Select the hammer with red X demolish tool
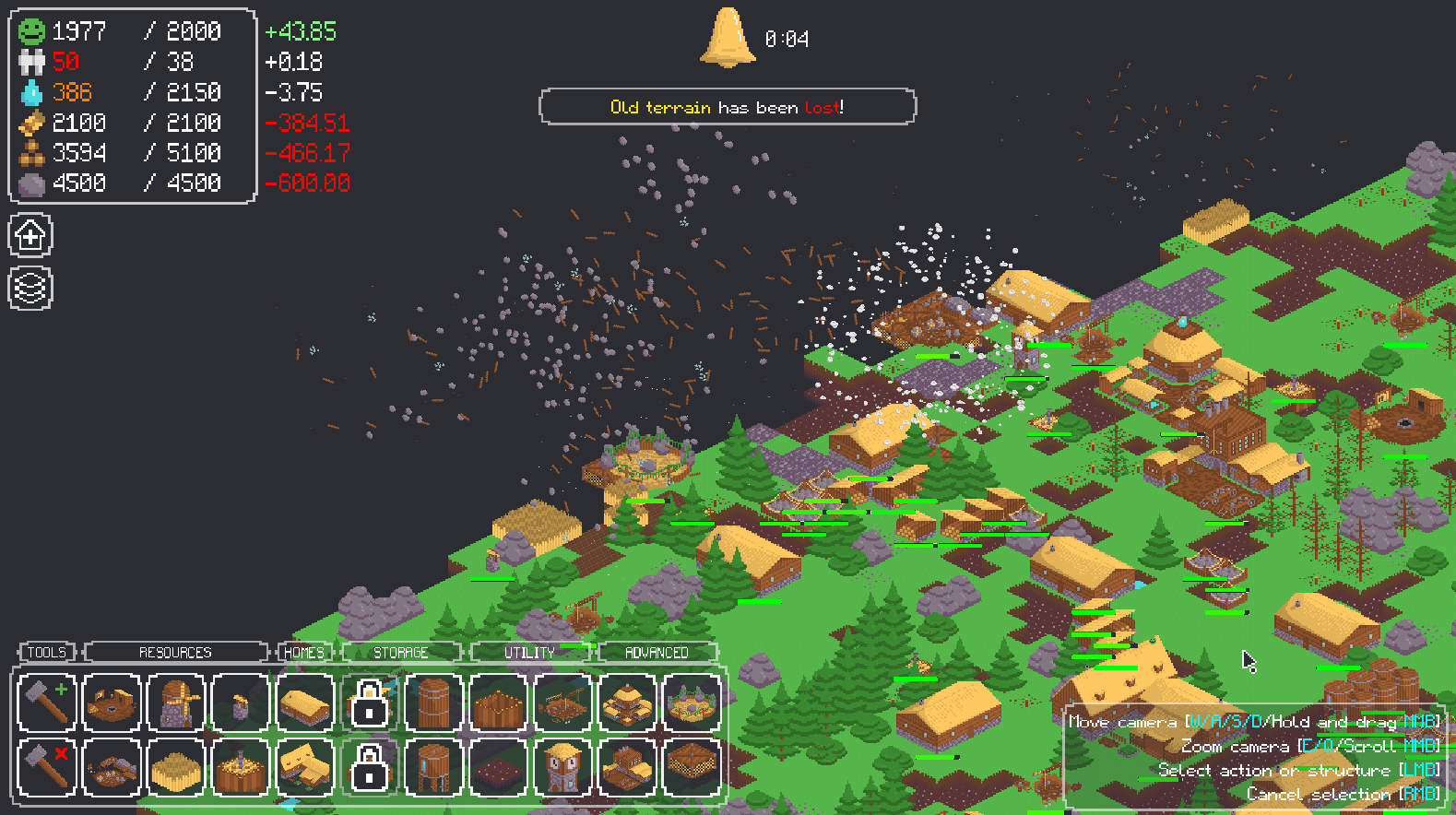 [46, 767]
